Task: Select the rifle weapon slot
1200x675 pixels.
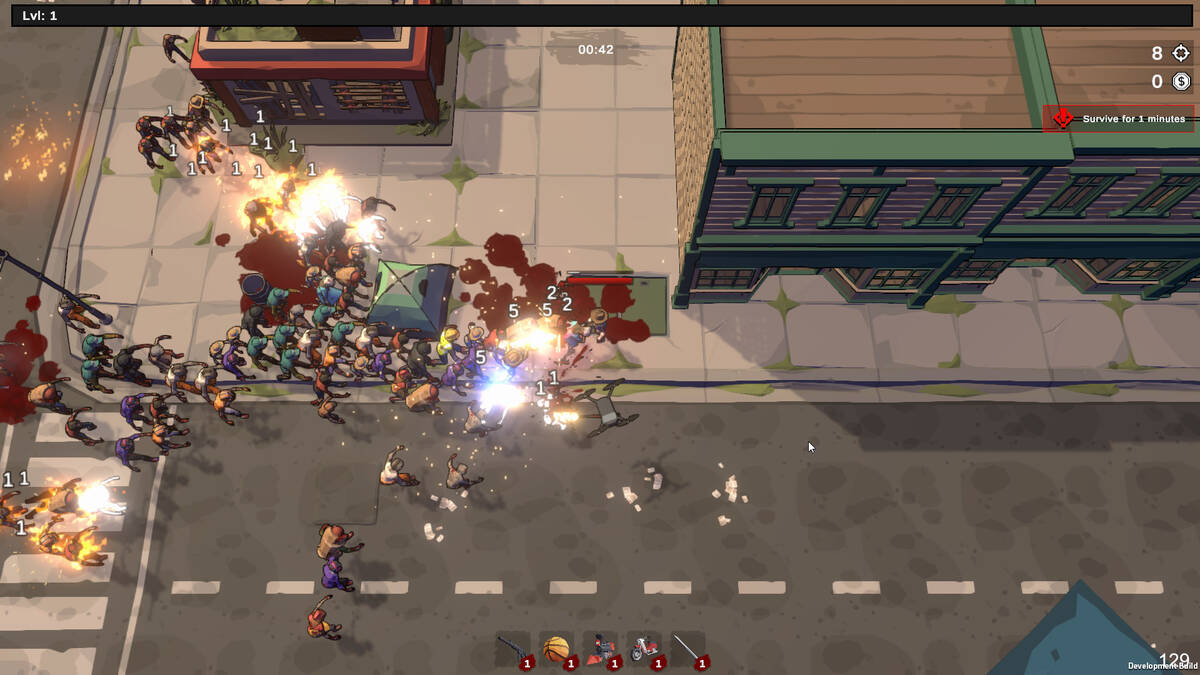Action: [x=513, y=649]
